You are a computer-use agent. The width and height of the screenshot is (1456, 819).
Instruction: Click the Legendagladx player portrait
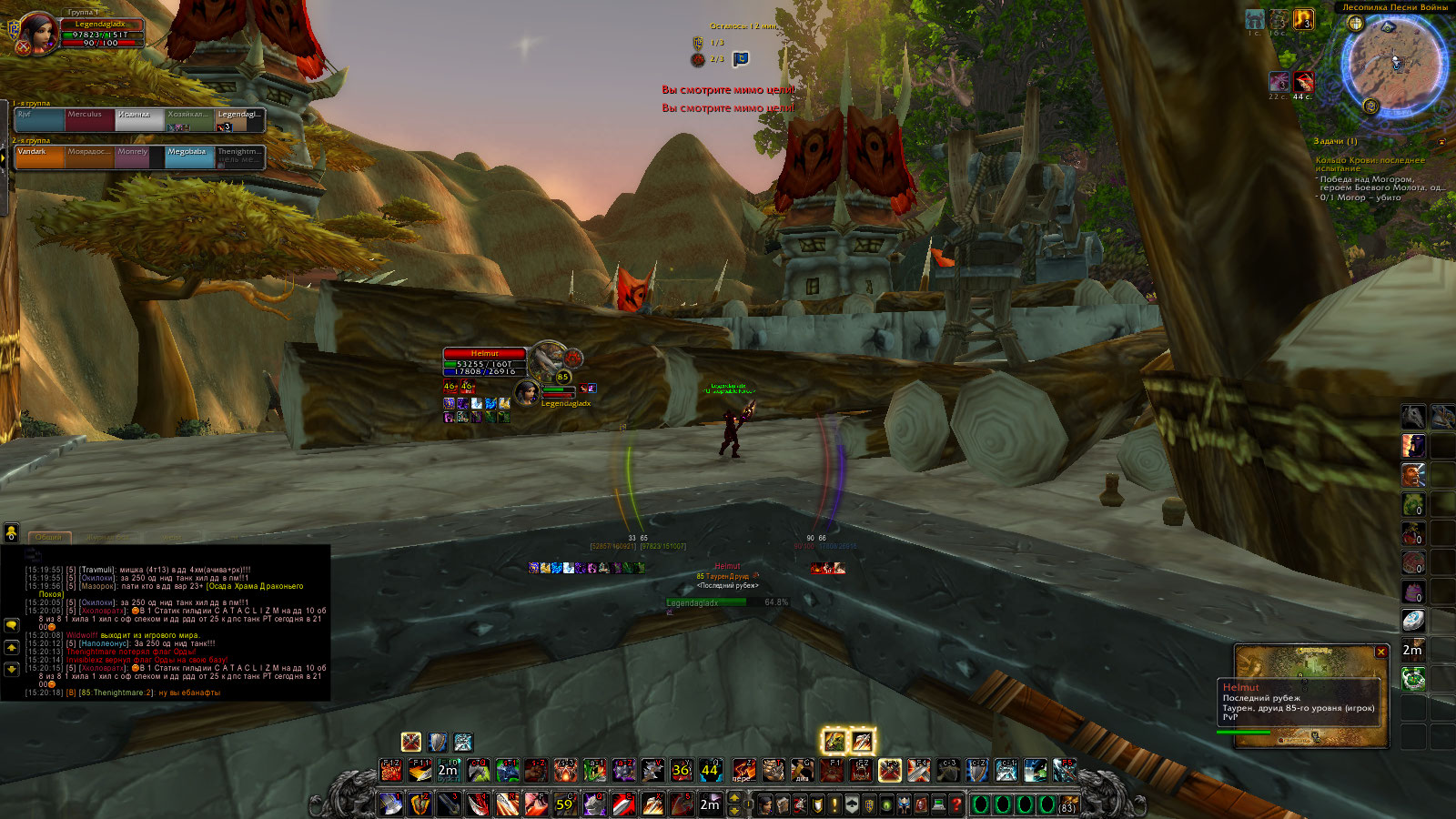(39, 33)
